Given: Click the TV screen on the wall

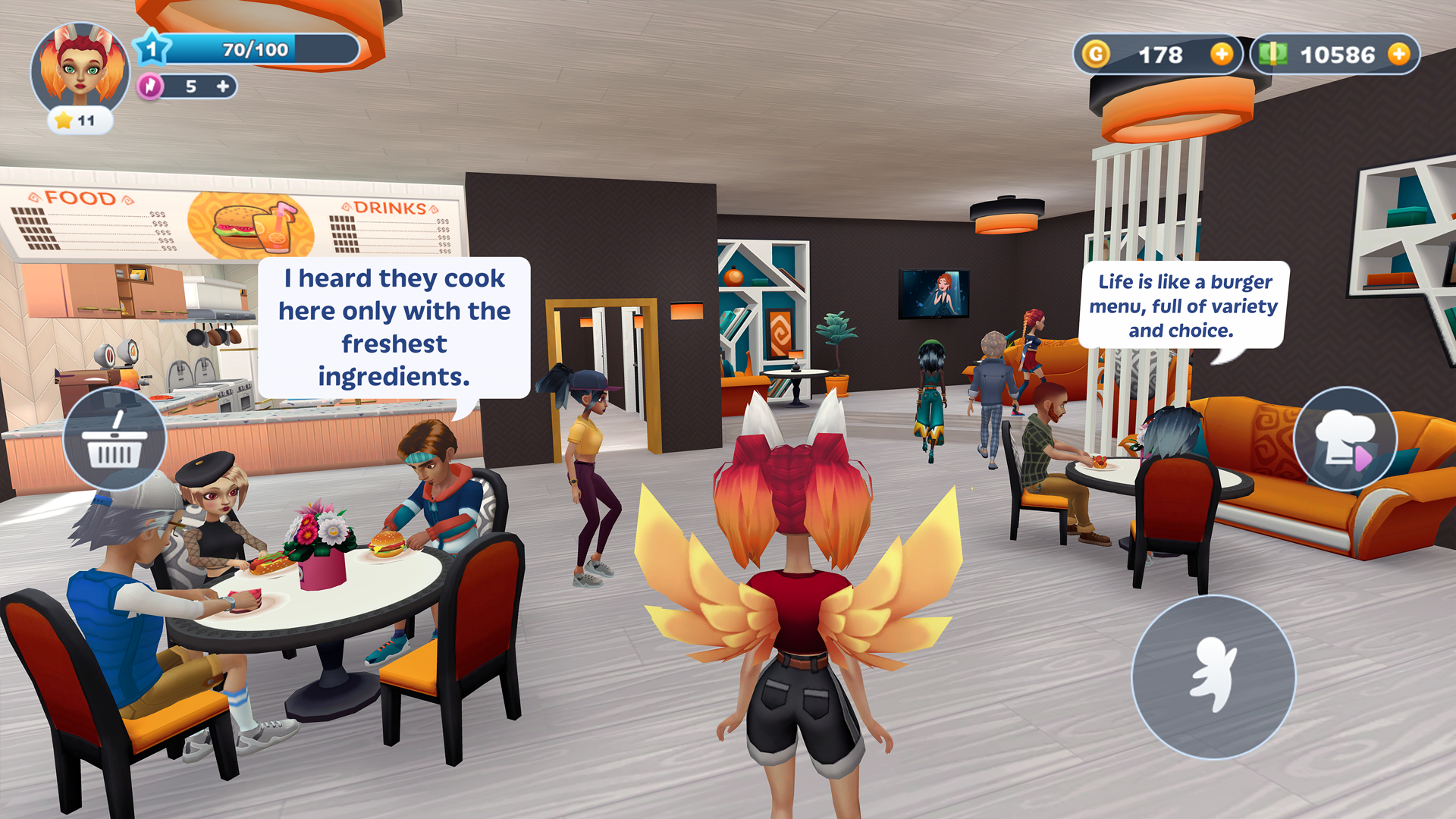Looking at the screenshot, I should tap(934, 295).
